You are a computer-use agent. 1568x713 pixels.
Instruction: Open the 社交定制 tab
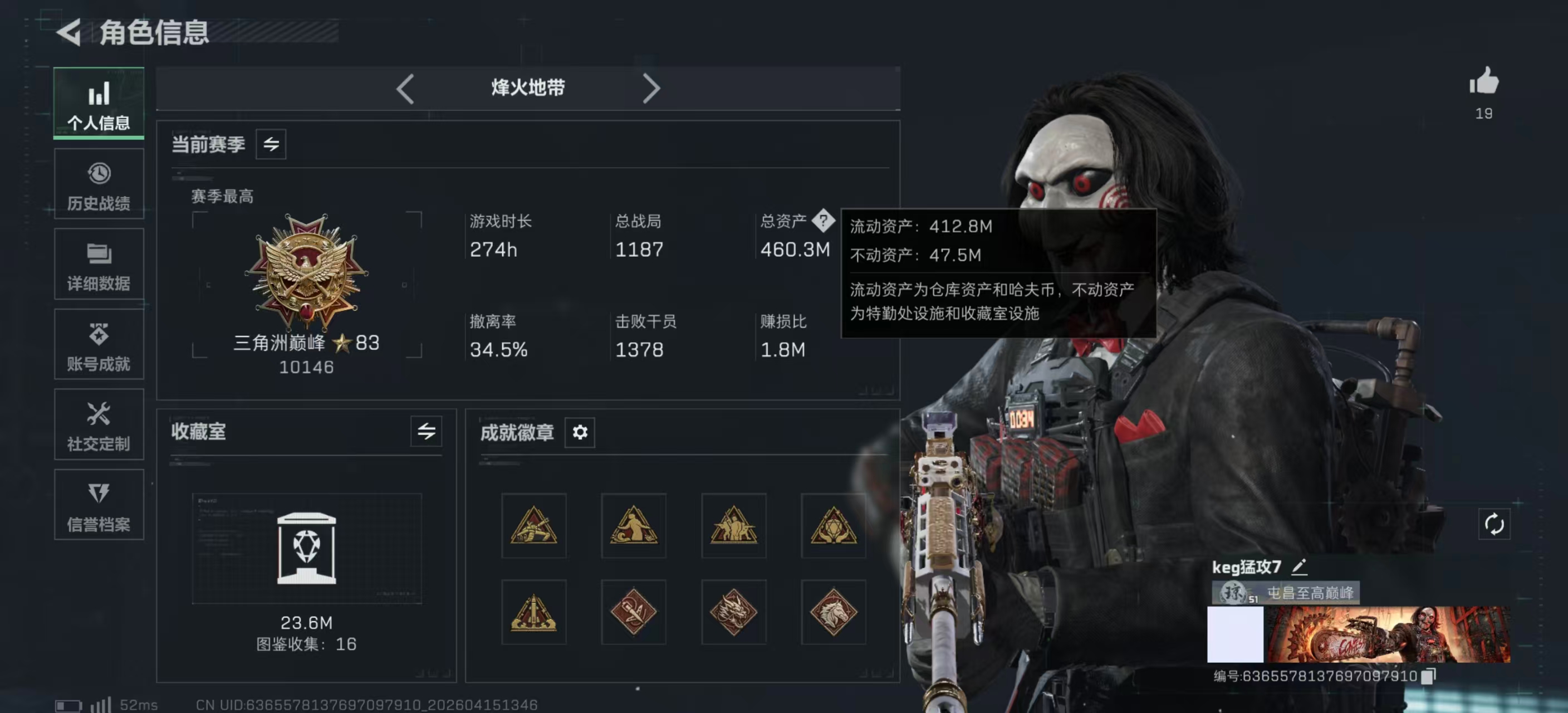click(99, 425)
